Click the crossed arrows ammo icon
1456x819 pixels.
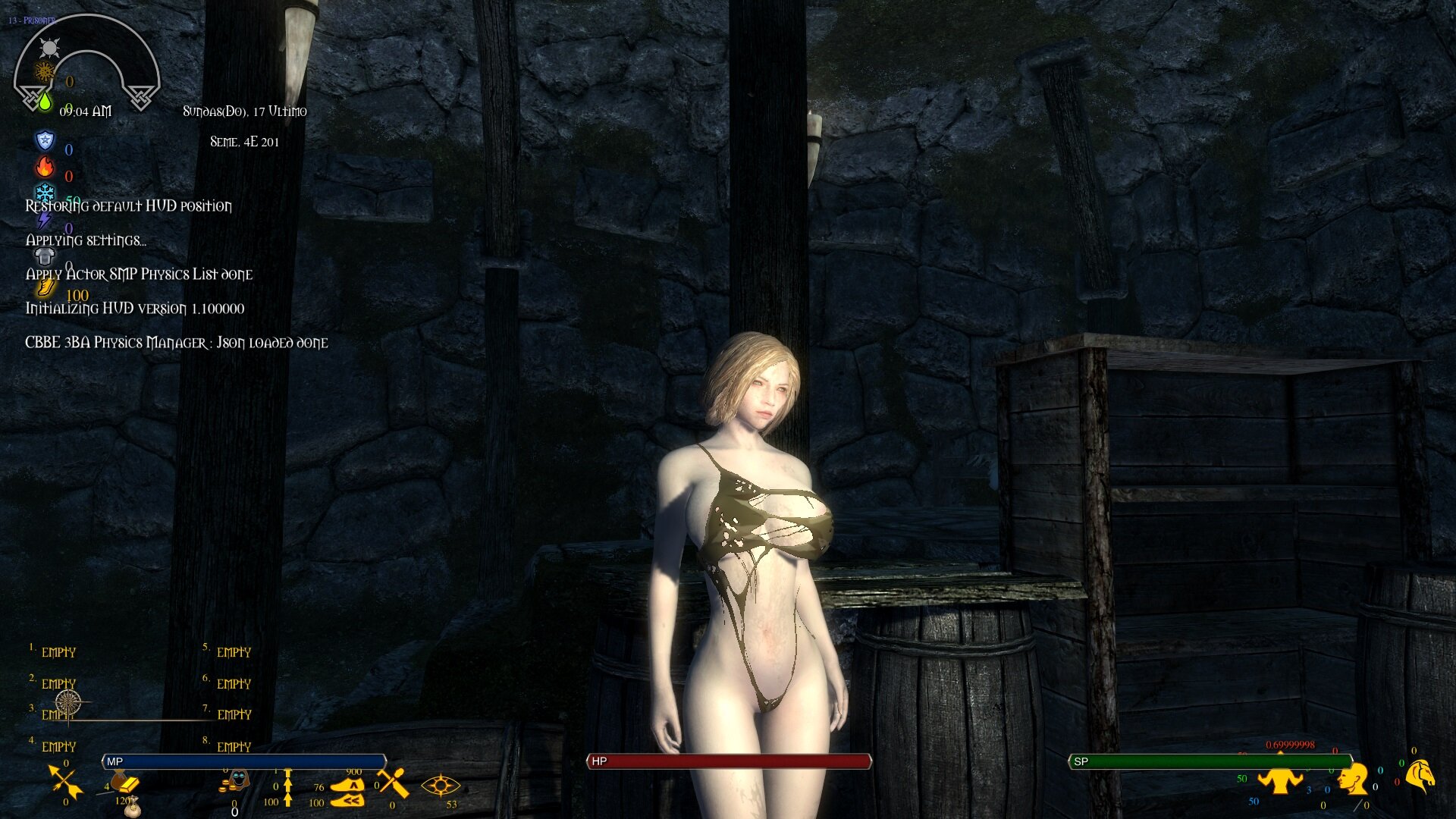(65, 781)
